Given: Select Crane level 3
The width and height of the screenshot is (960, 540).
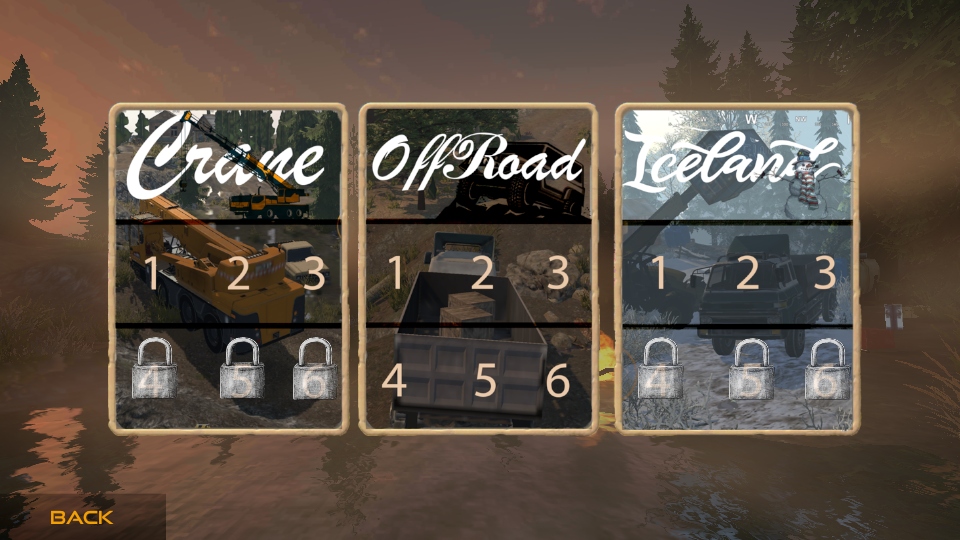Looking at the screenshot, I should click(314, 273).
